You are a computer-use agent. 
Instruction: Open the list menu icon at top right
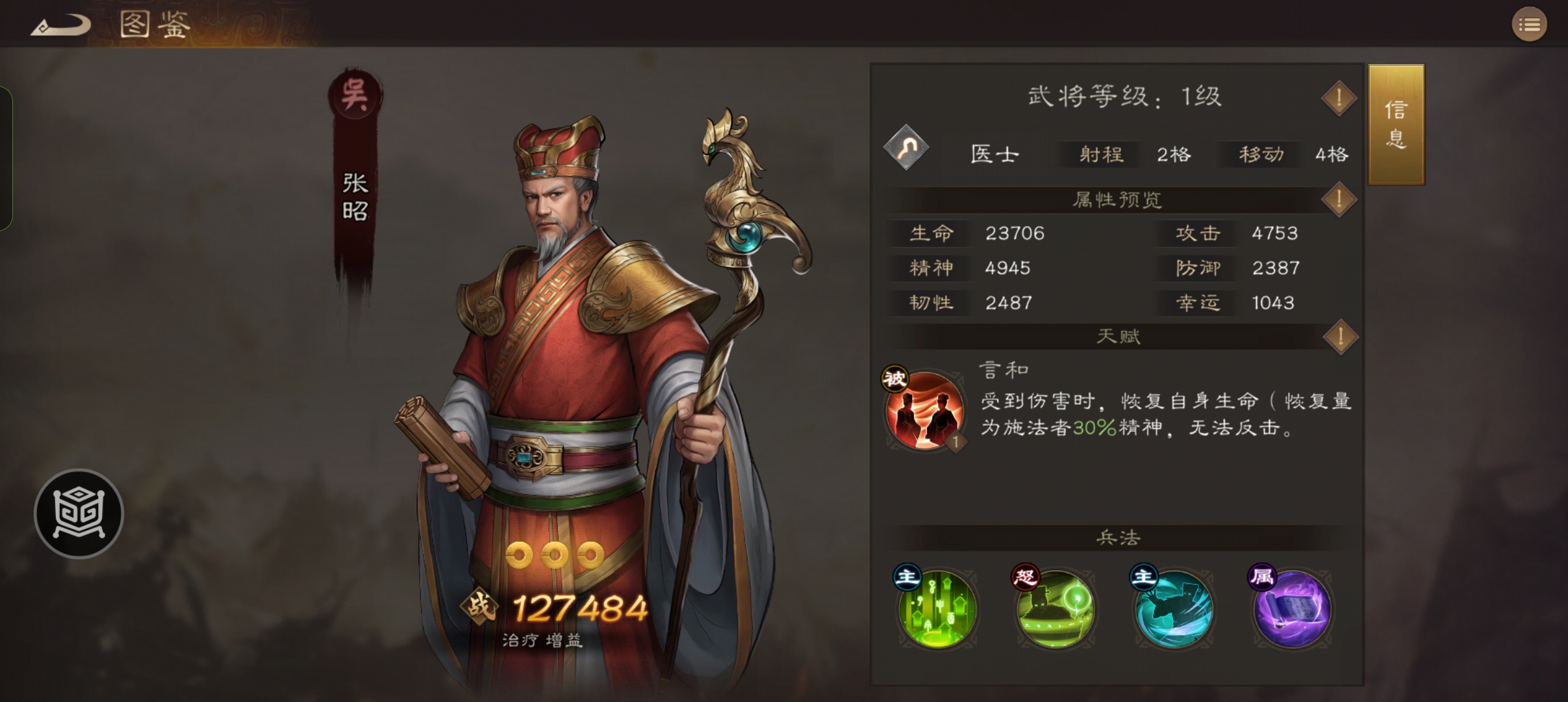pos(1530,24)
